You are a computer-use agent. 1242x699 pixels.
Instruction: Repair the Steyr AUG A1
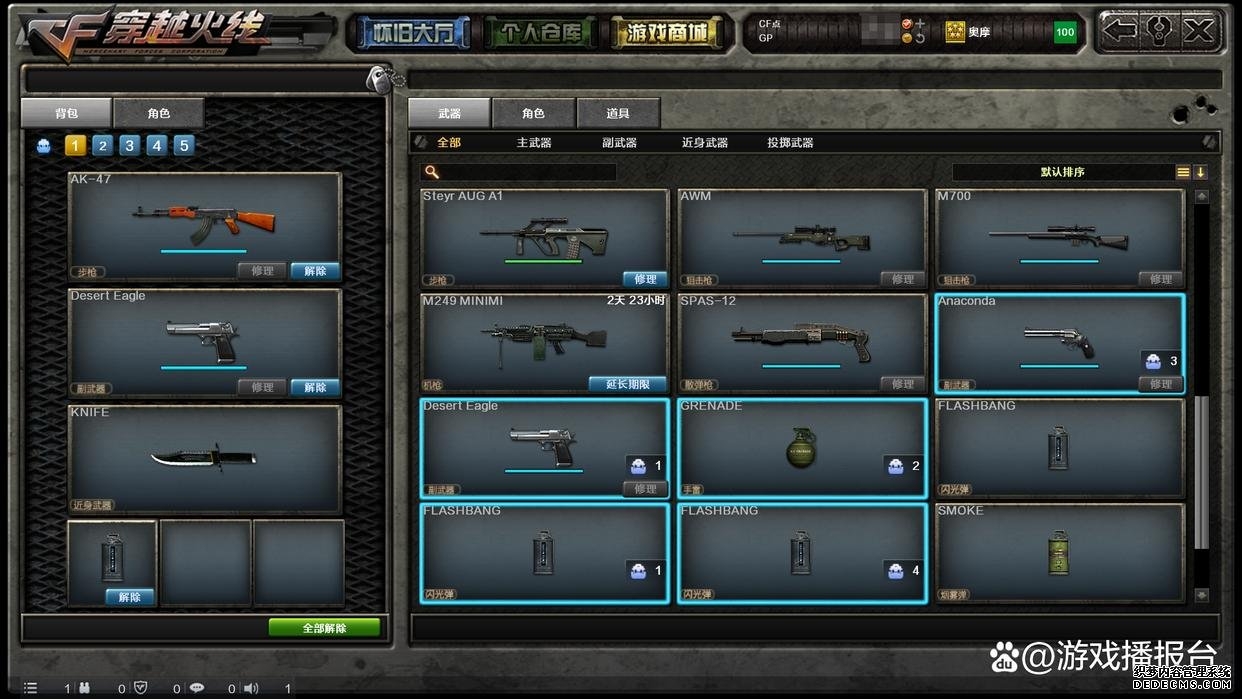(x=645, y=279)
